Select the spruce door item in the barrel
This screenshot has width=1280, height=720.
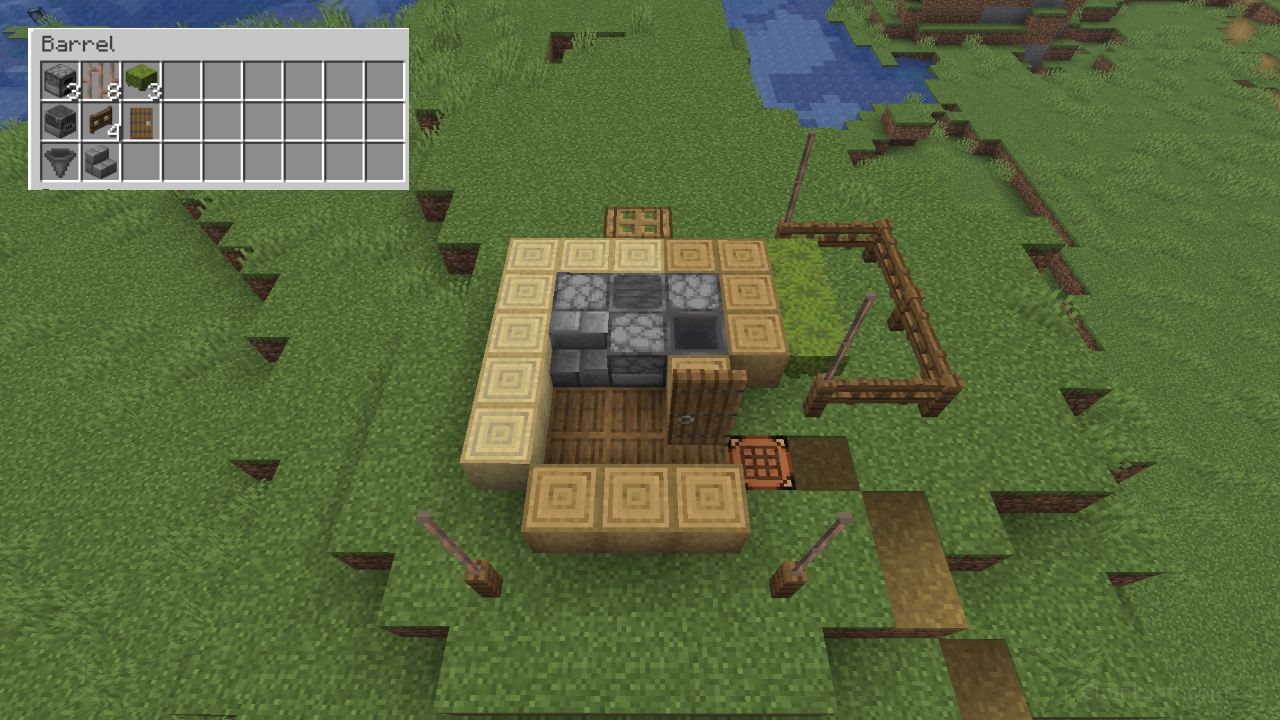pos(139,122)
